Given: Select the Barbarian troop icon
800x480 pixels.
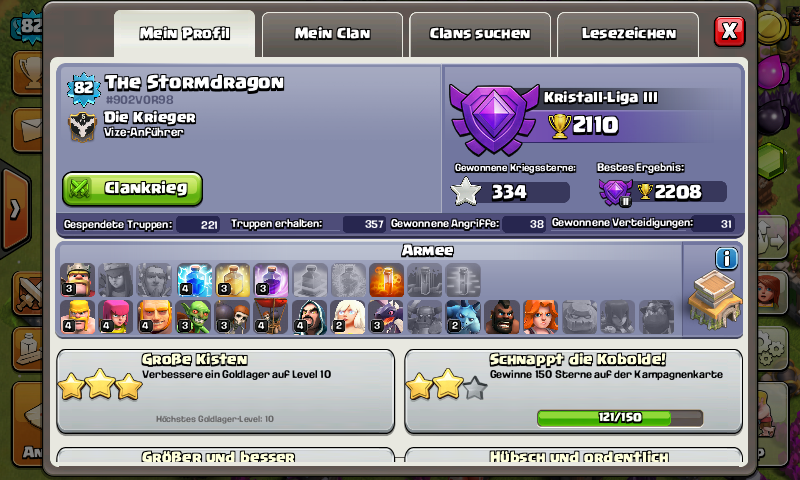Looking at the screenshot, I should point(77,317).
